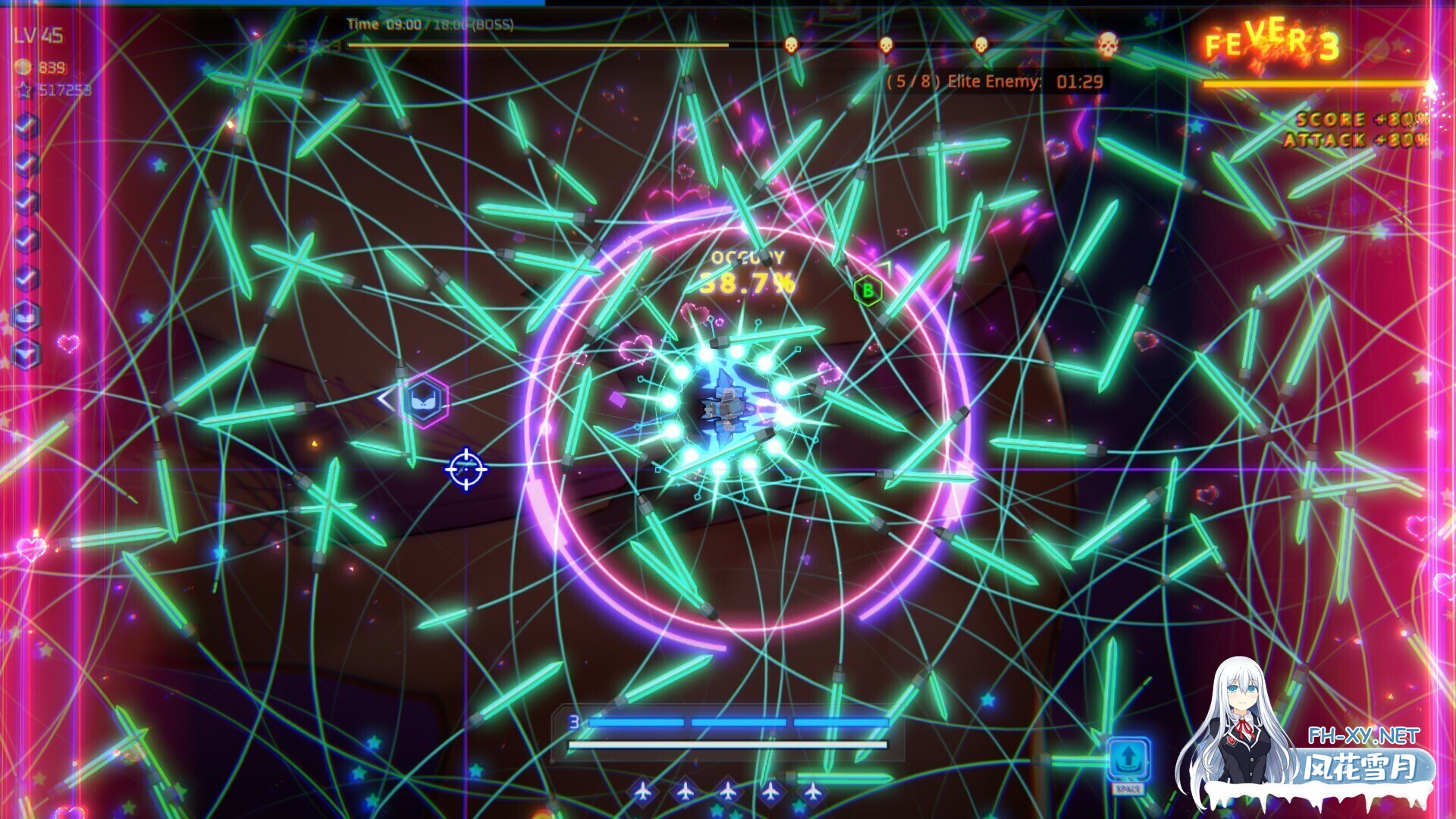Click the gold coin currency icon
The height and width of the screenshot is (819, 1456).
(x=23, y=66)
